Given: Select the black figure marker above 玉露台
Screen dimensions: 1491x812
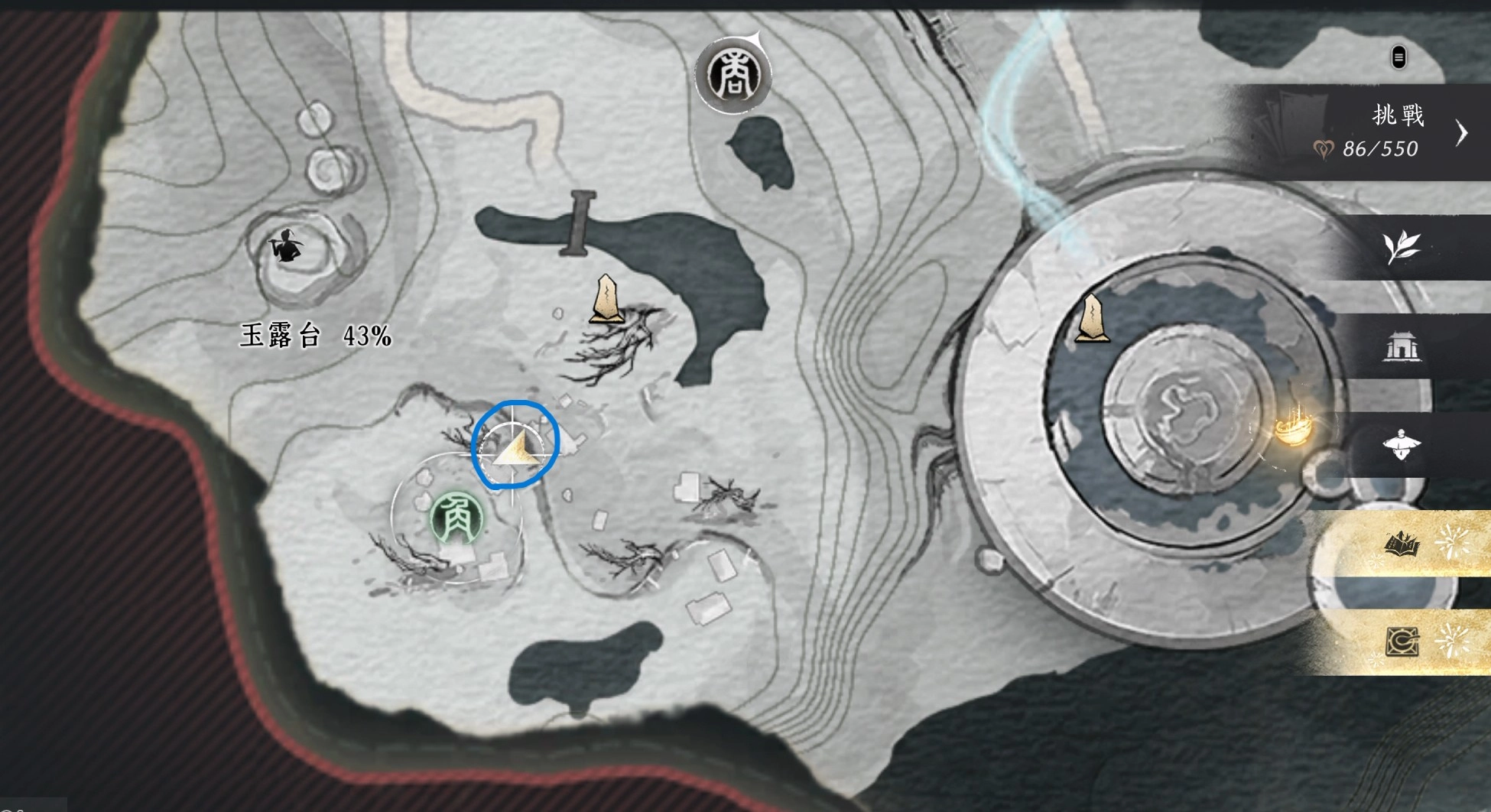Looking at the screenshot, I should coord(287,246).
